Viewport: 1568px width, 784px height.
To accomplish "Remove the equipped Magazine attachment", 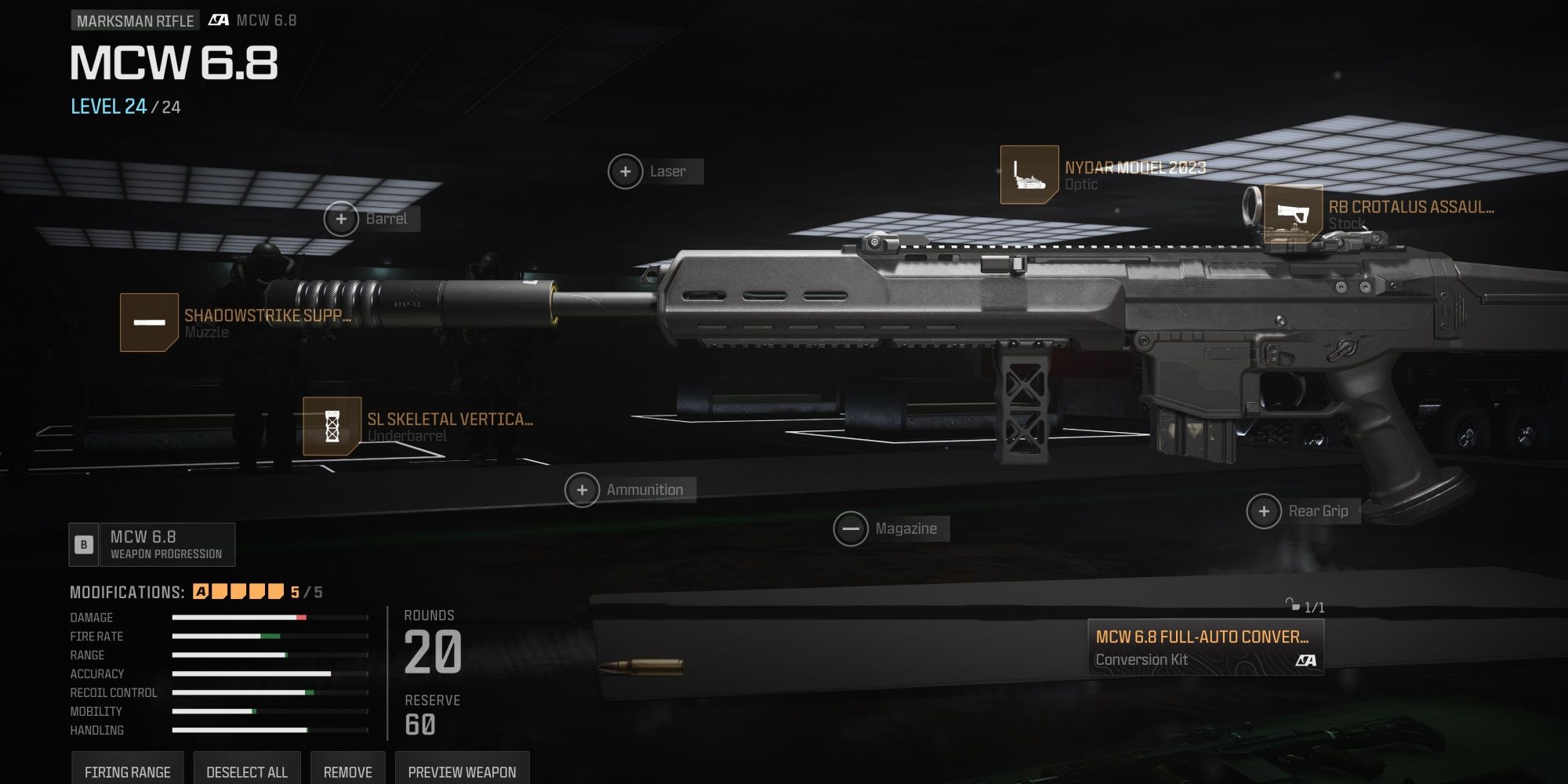I will [851, 528].
